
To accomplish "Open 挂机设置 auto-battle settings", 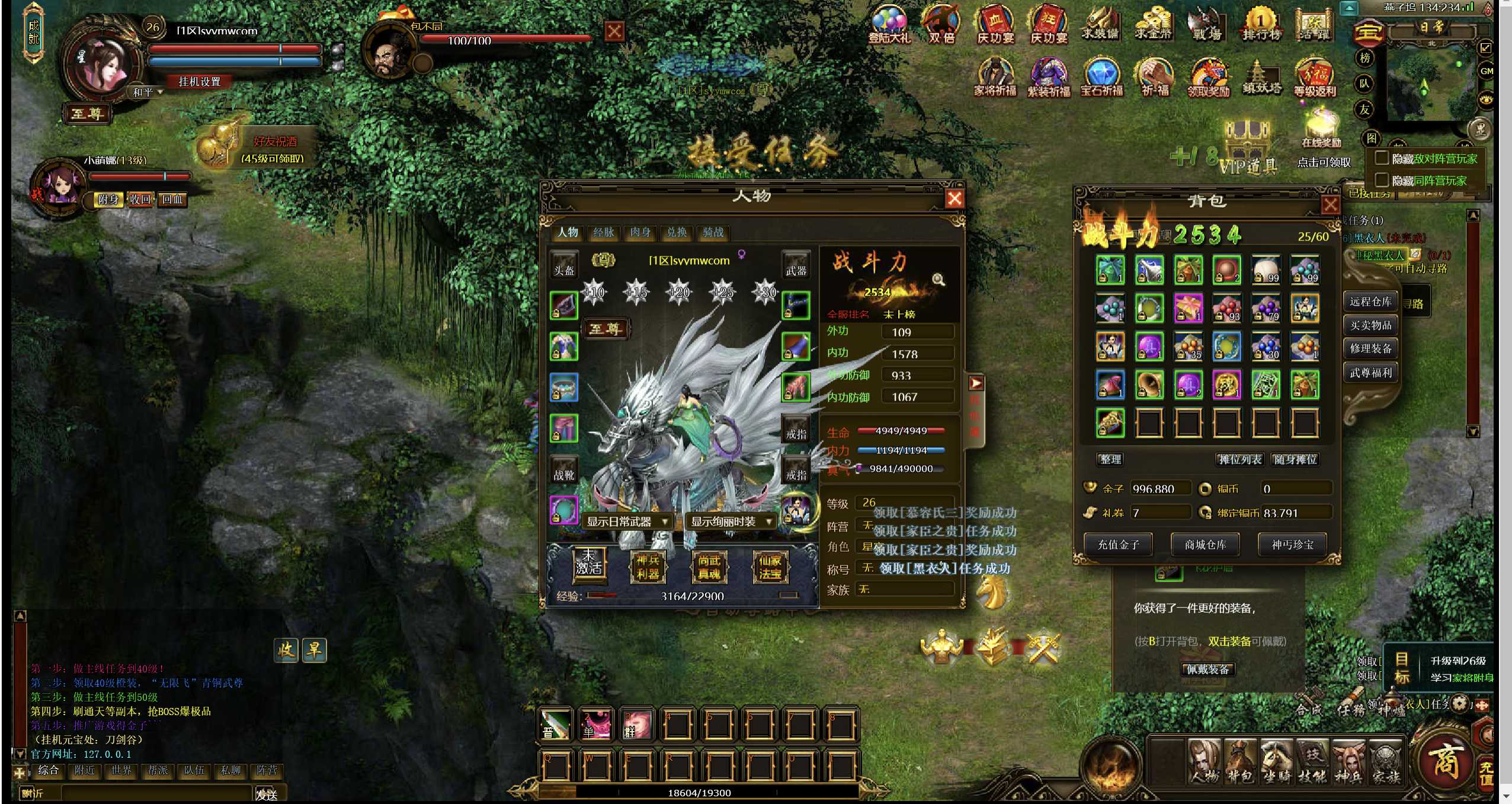I will click(x=200, y=82).
